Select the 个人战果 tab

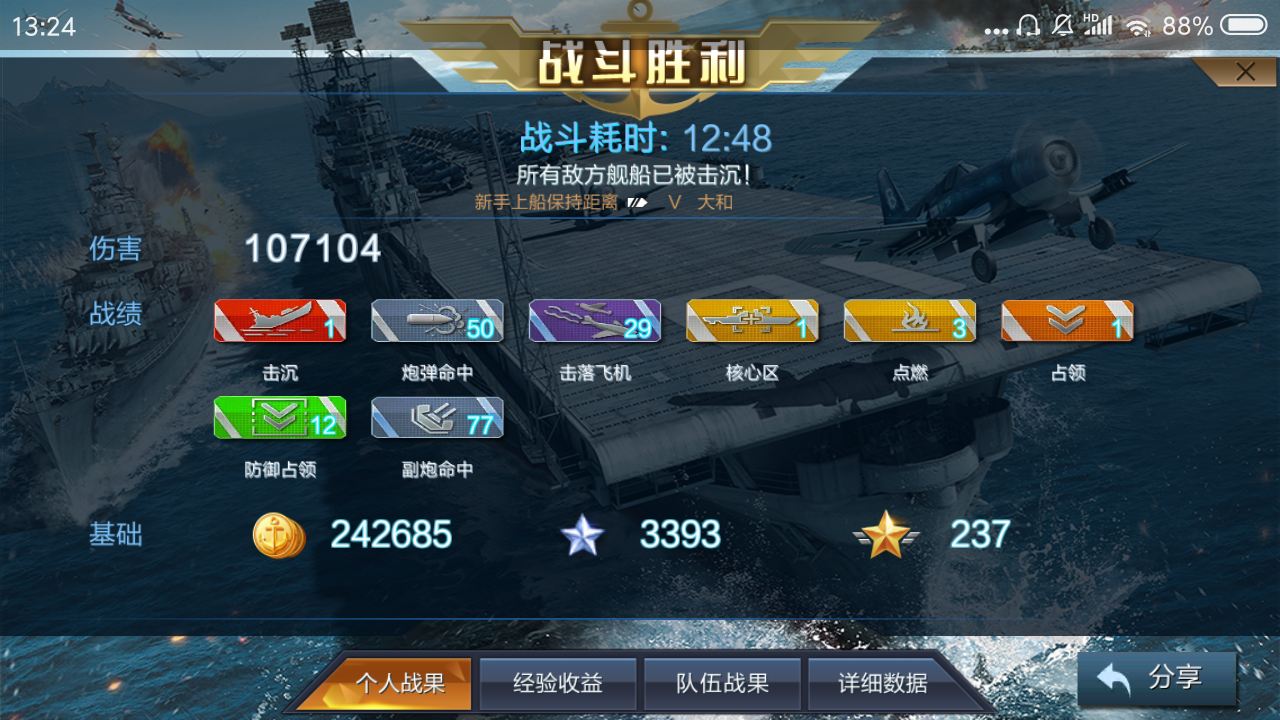(404, 683)
